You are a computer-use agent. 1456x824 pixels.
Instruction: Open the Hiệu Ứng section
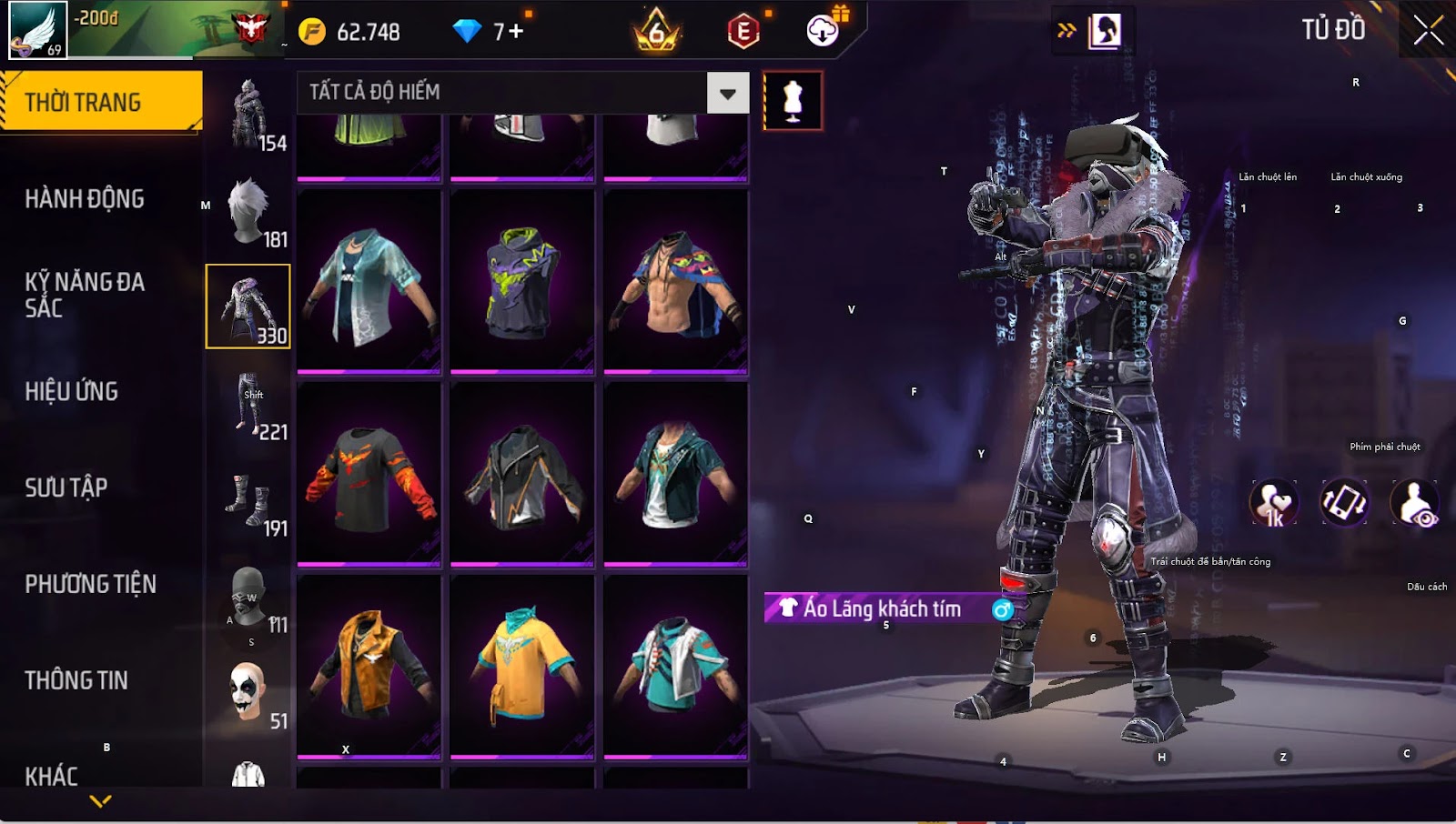(x=72, y=391)
